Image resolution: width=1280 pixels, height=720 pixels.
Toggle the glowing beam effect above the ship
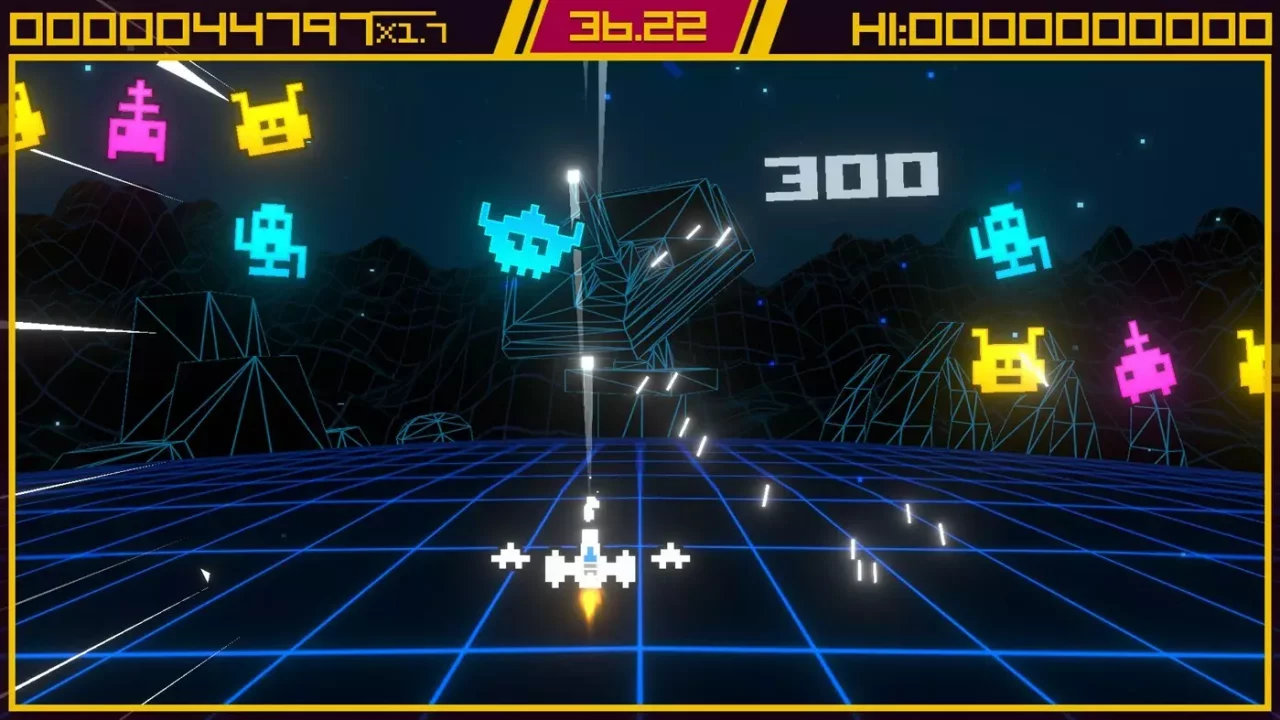point(590,300)
